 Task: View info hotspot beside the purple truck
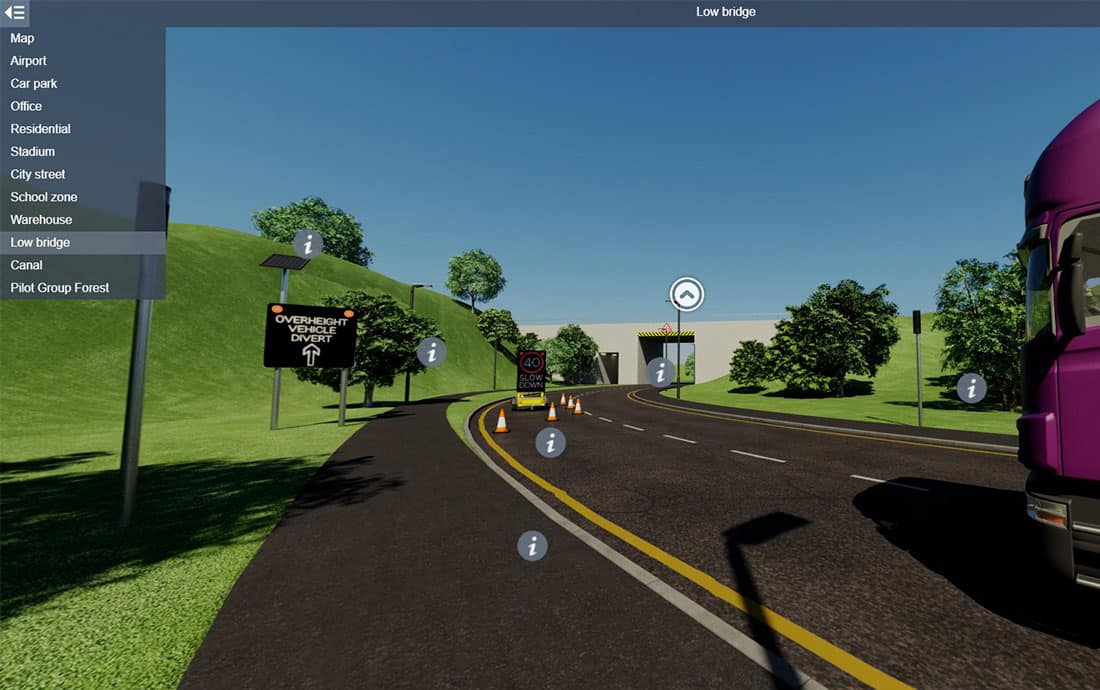pyautogui.click(x=971, y=388)
